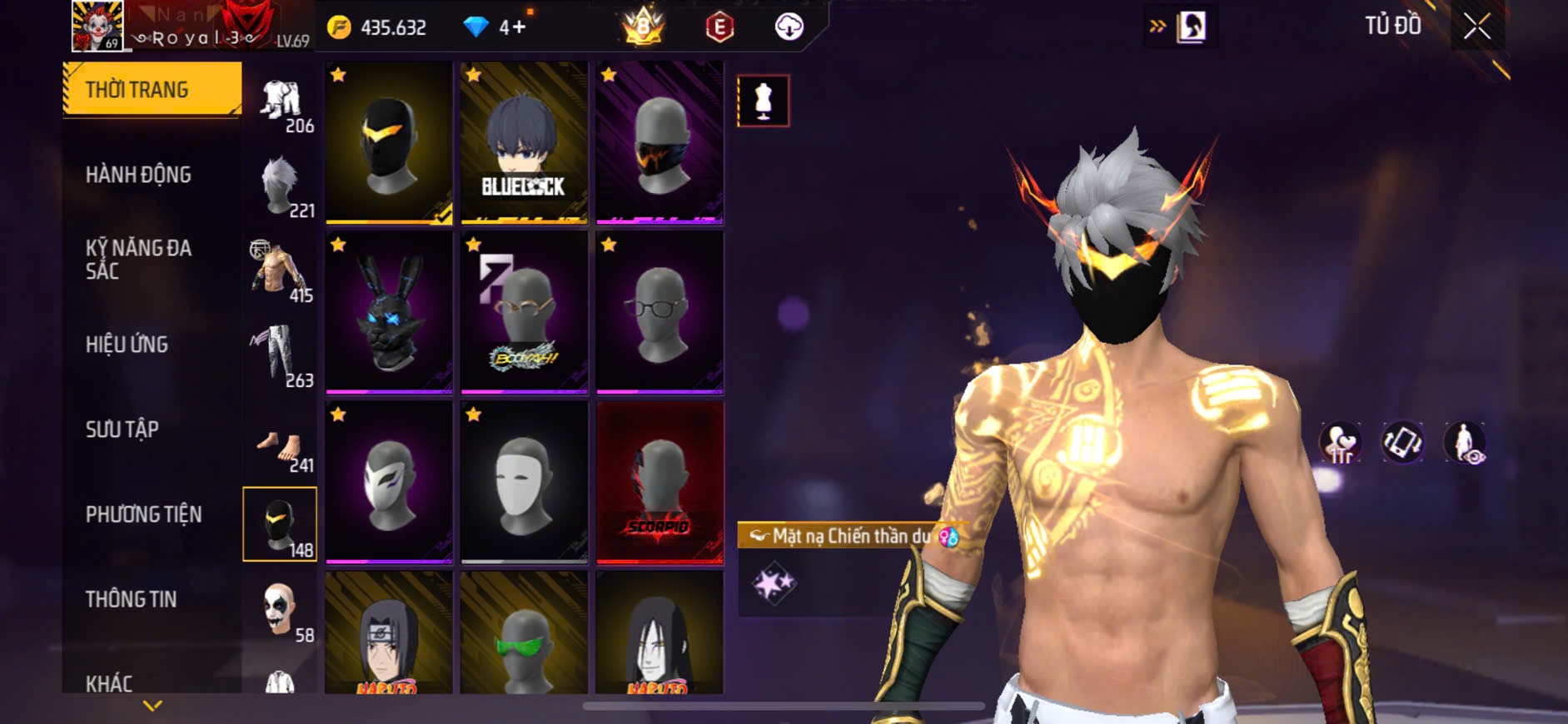
Task: Choose the black-framed glasses item
Action: (660, 312)
